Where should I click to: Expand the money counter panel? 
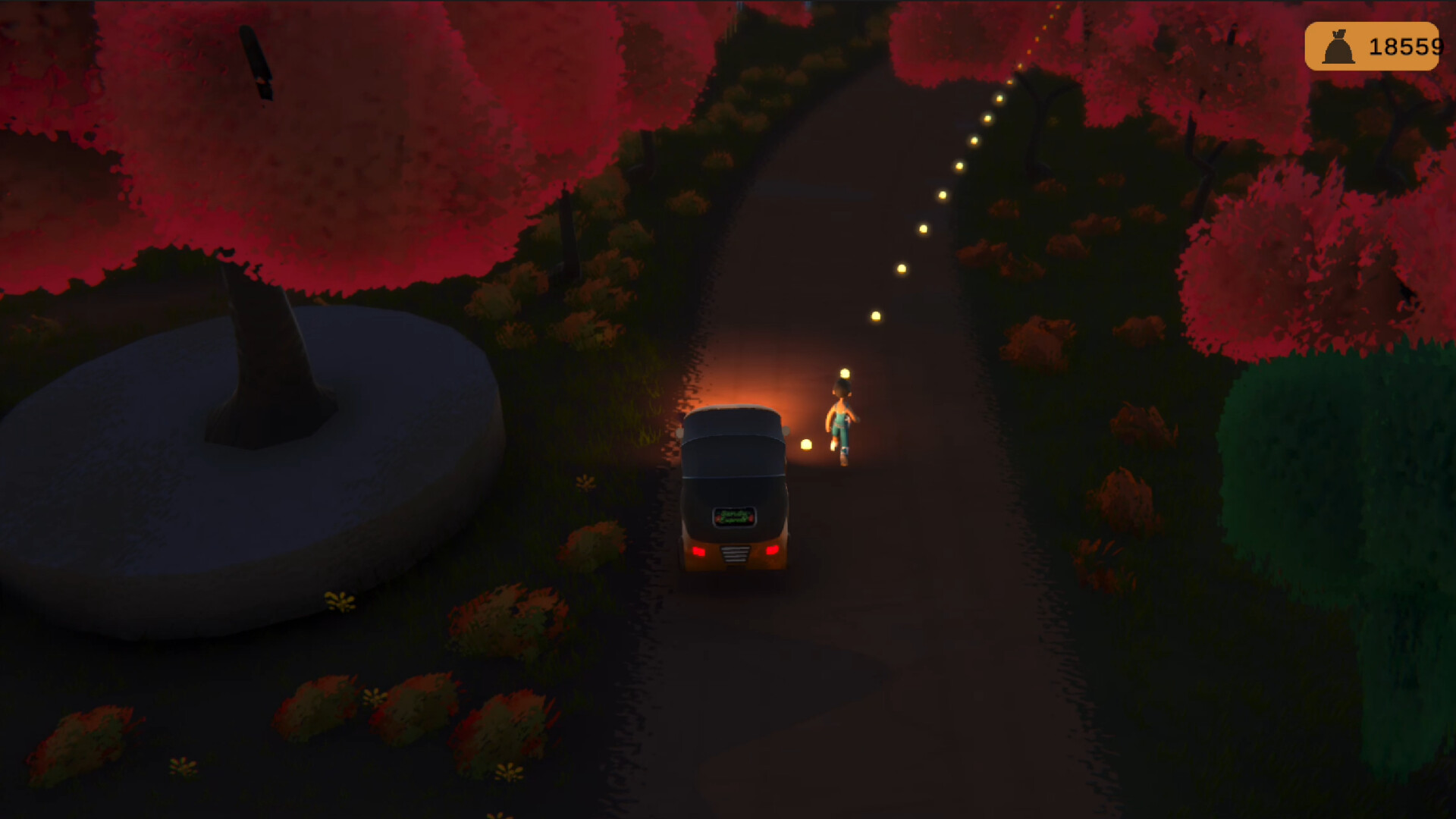point(1373,48)
